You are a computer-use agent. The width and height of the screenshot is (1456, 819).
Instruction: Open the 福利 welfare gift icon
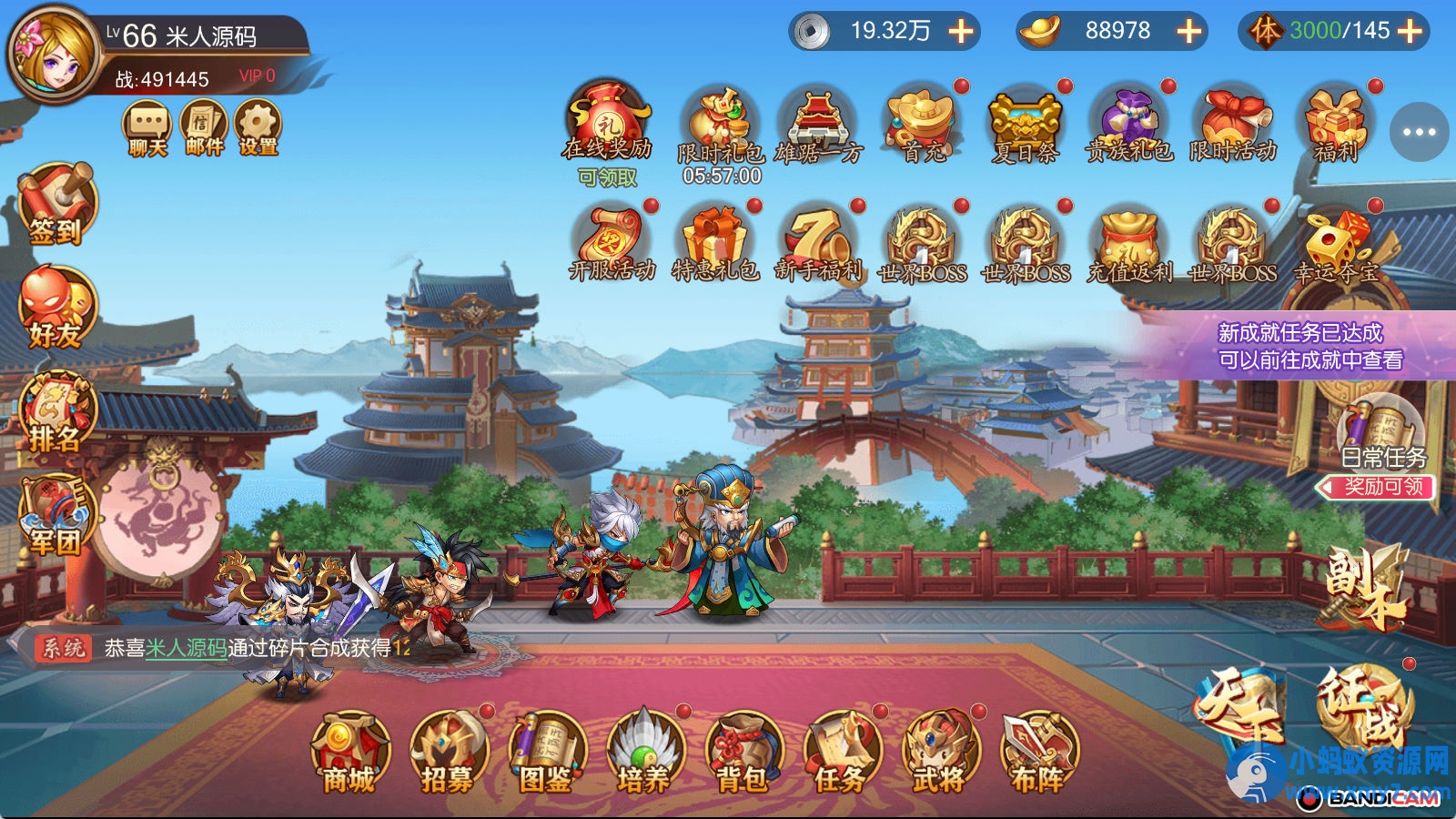pos(1335,126)
